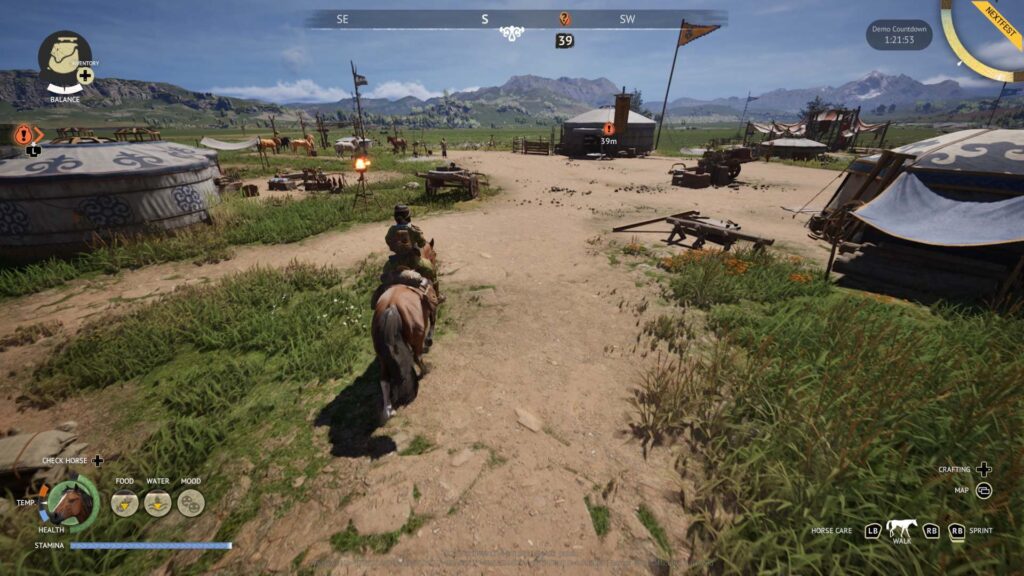This screenshot has width=1024, height=576.
Task: Select the quest marker on the compass
Action: (565, 19)
